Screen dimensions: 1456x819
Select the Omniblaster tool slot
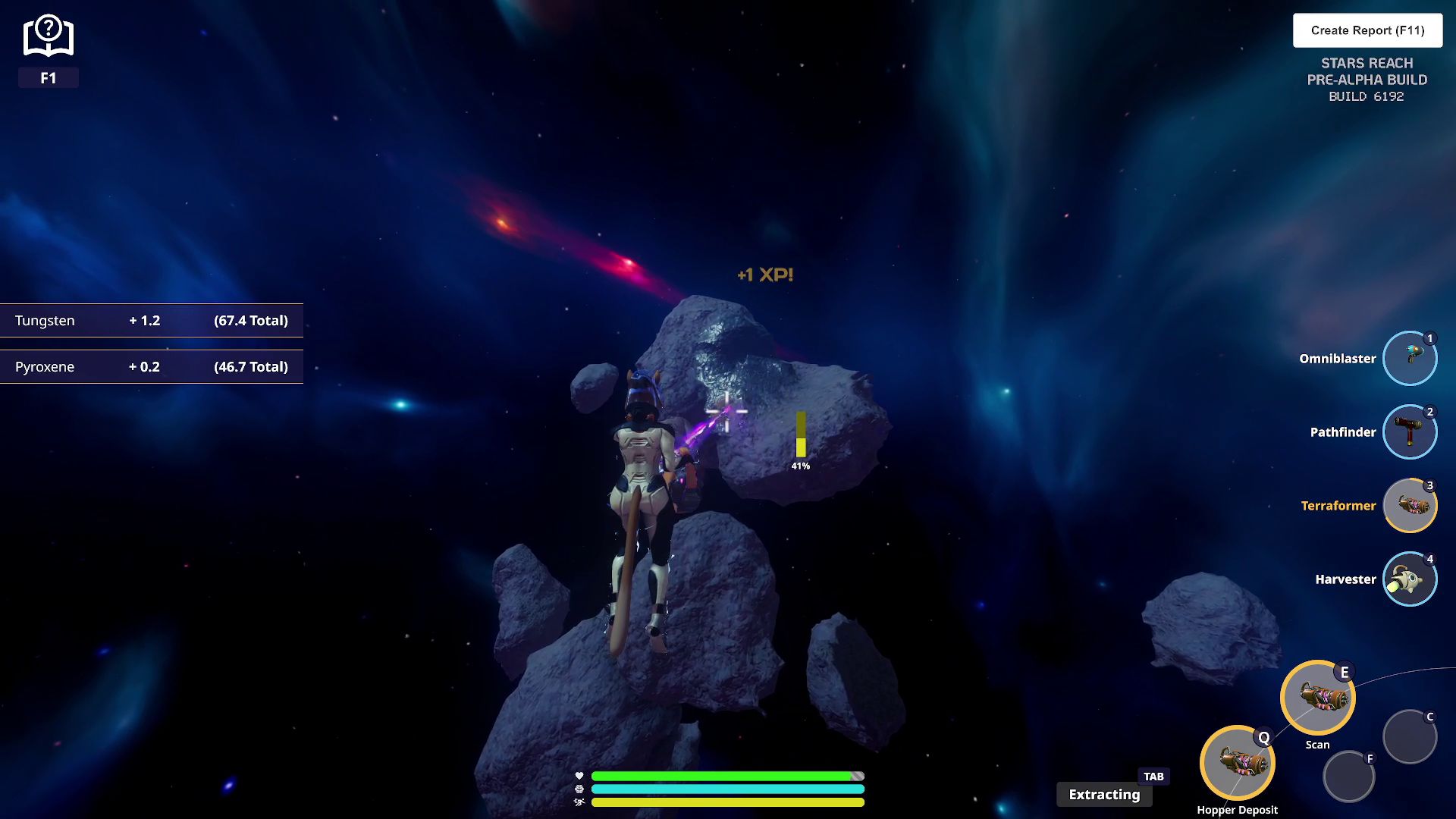tap(1410, 358)
